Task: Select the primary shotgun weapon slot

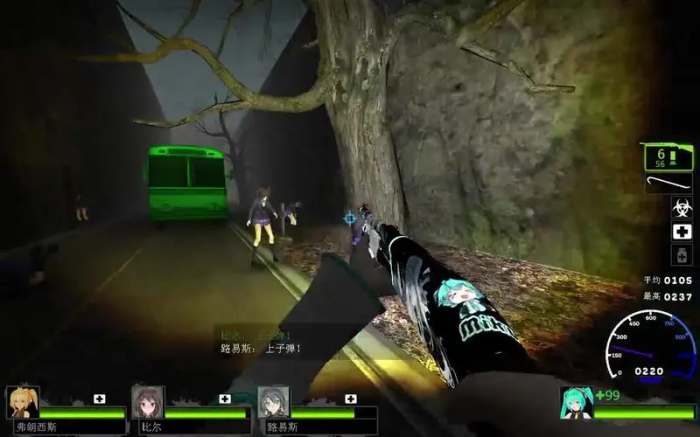Action: pyautogui.click(x=667, y=157)
